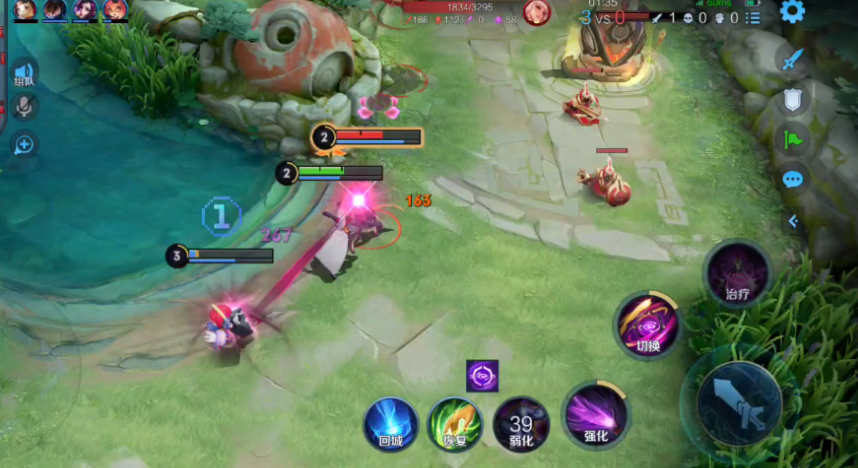This screenshot has width=858, height=468.
Task: Toggle the 组队 team voice speaker
Action: tap(23, 74)
